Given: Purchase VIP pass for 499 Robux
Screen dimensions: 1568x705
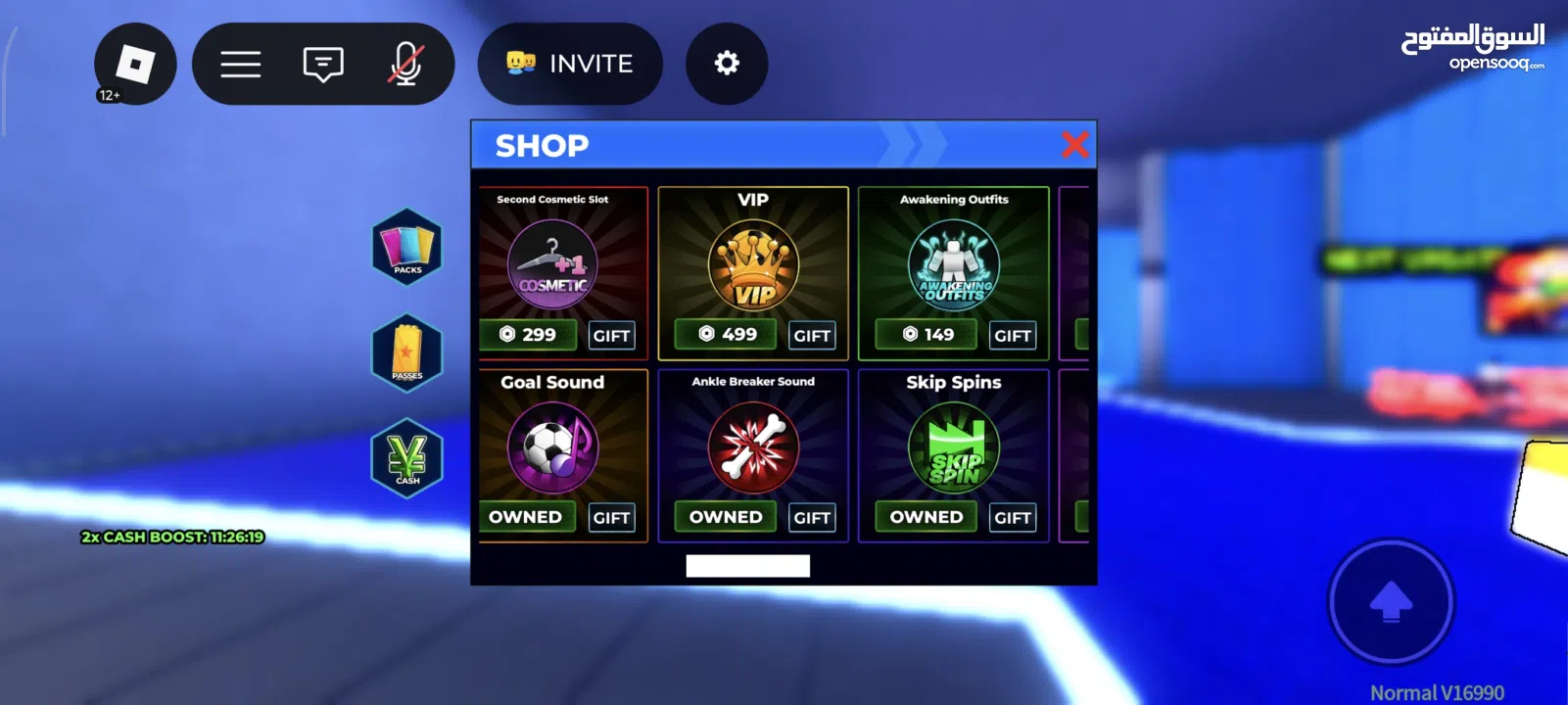Looking at the screenshot, I should [x=728, y=335].
